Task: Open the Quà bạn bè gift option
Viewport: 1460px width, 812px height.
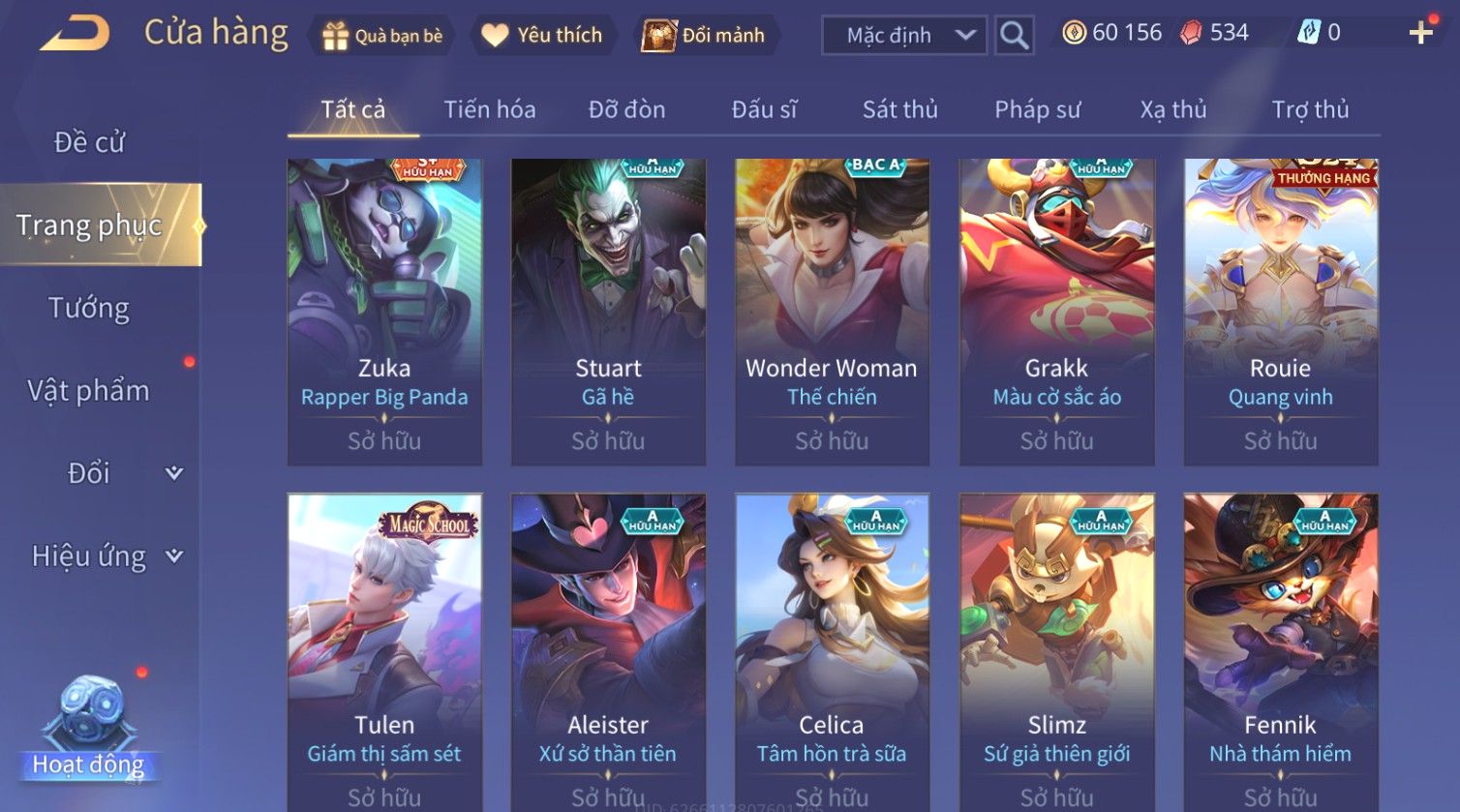Action: (381, 36)
